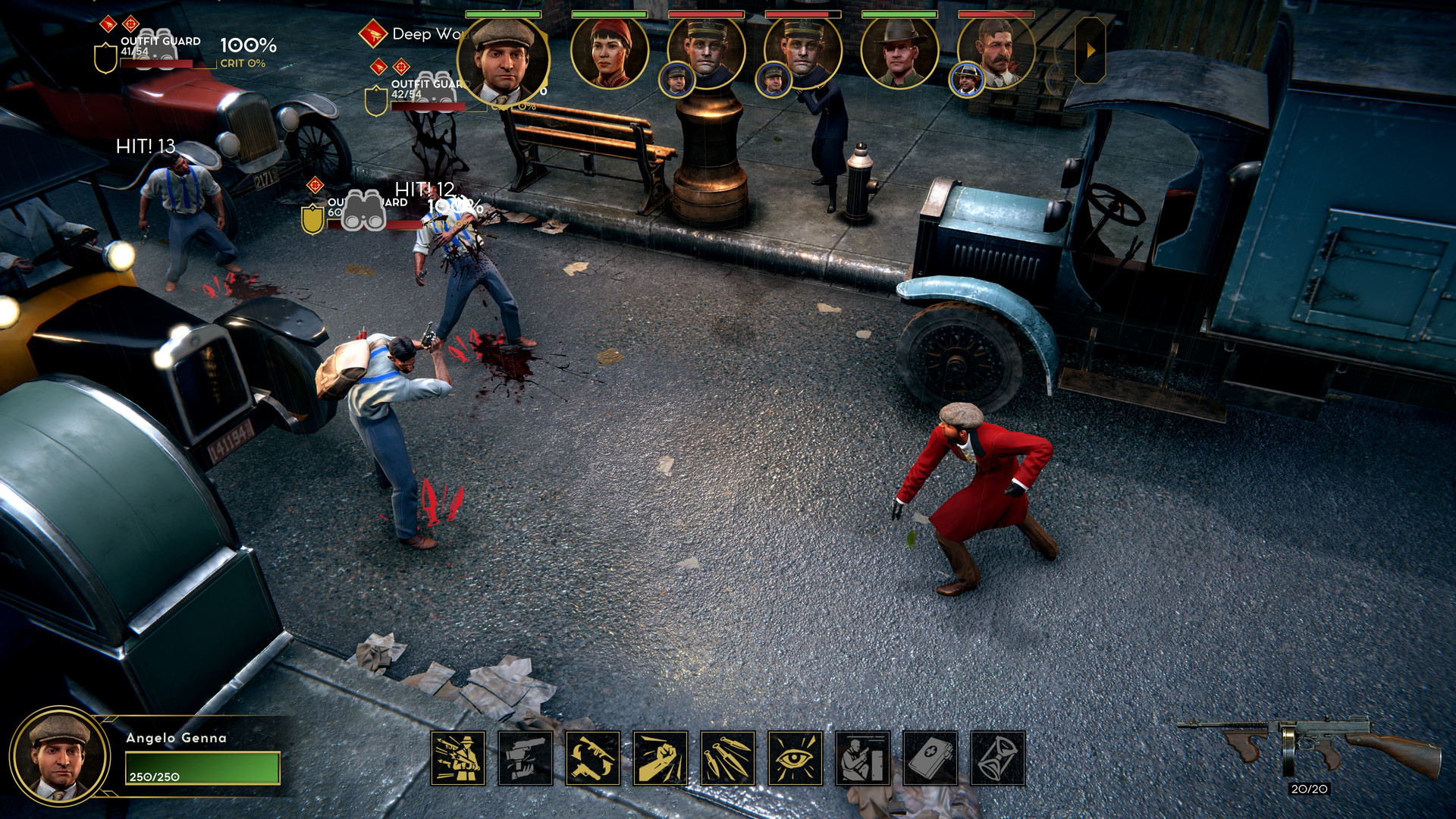Click the Thompson submachine gun weapon display

1309,746
